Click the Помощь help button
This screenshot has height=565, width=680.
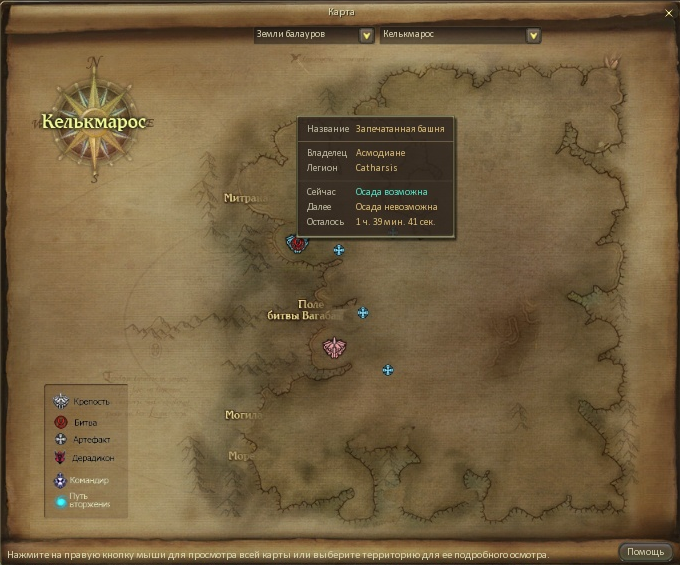(645, 552)
